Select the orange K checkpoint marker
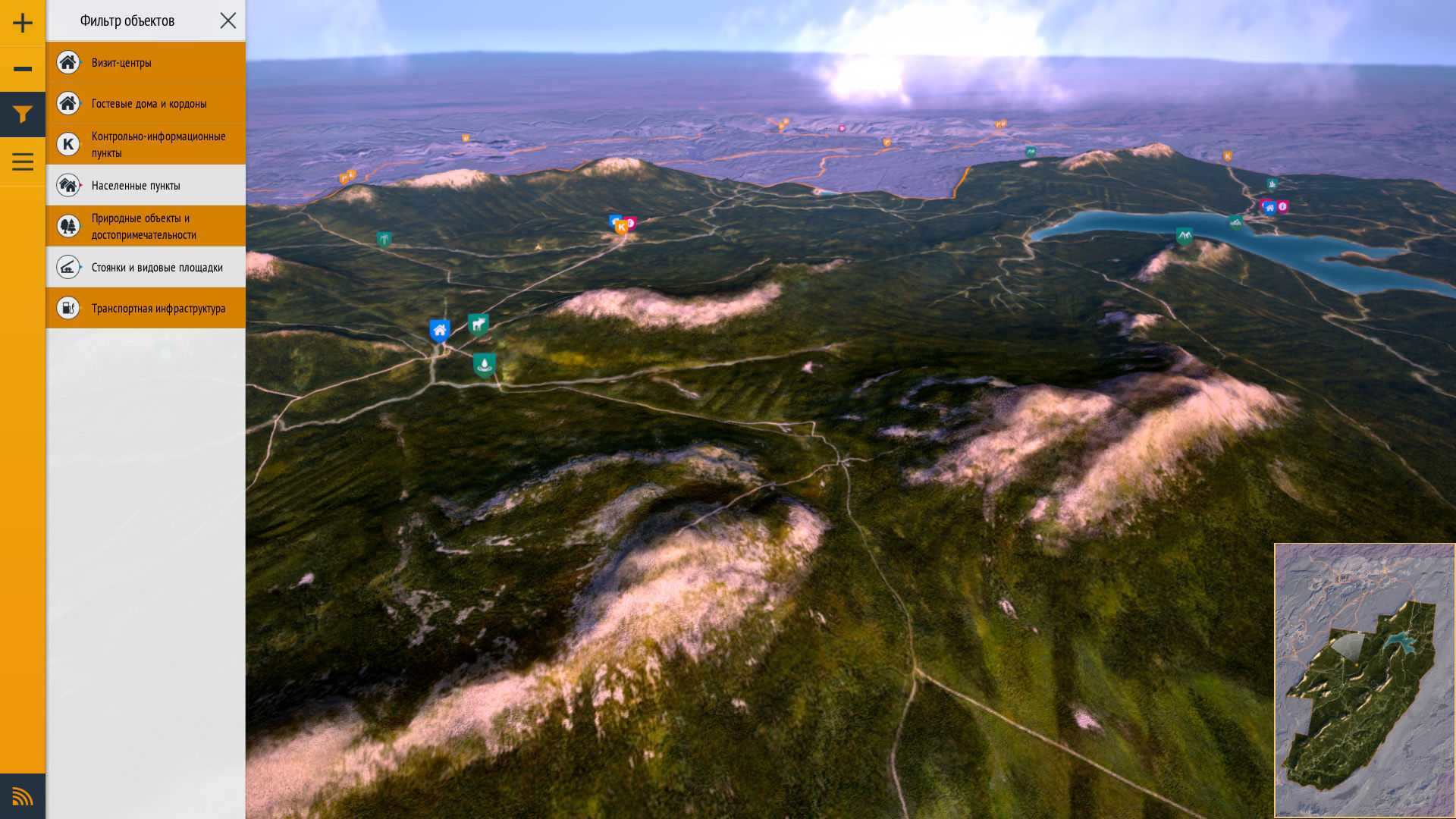This screenshot has height=819, width=1456. point(622,227)
